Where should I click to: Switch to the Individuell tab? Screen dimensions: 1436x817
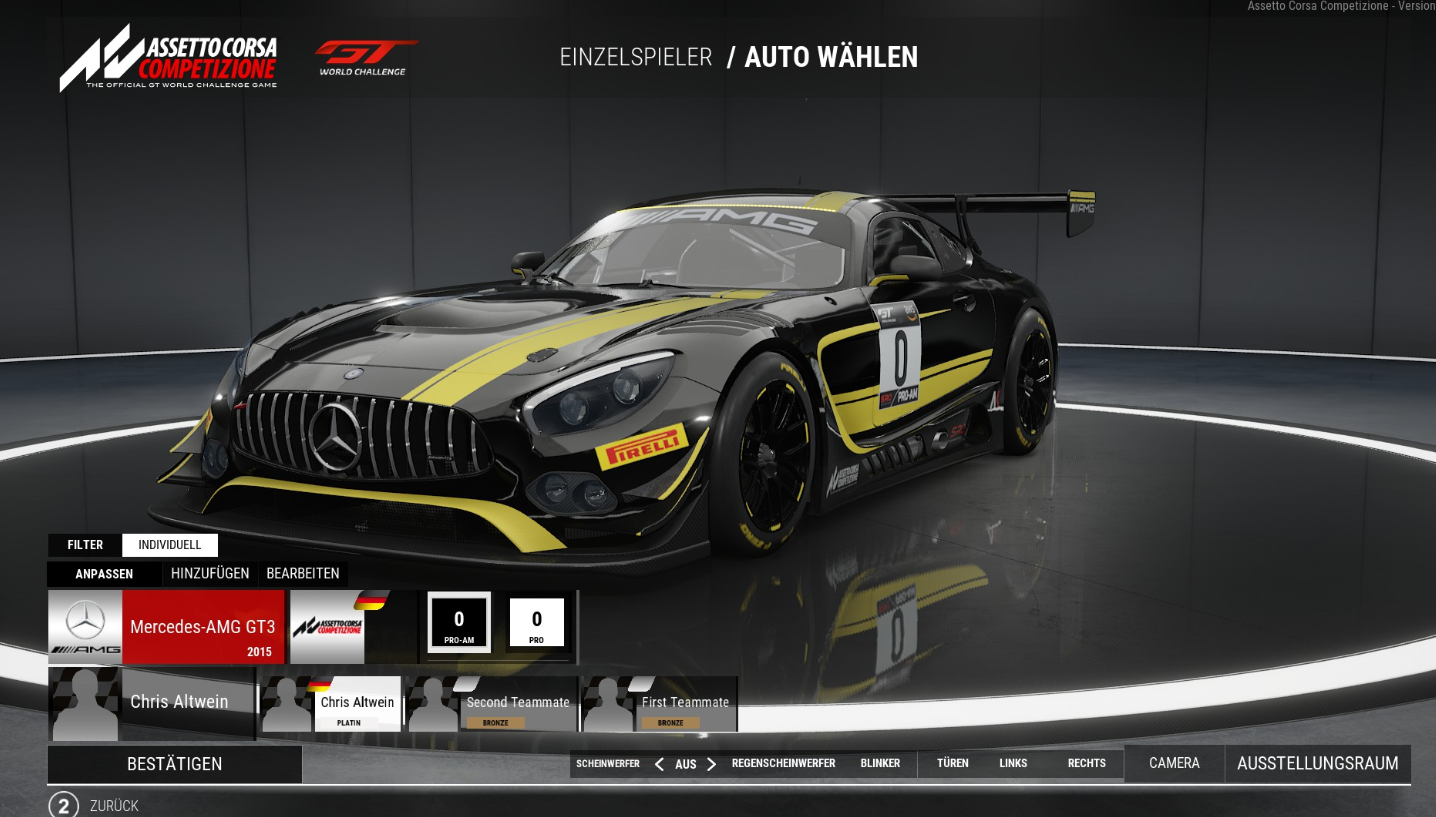170,545
